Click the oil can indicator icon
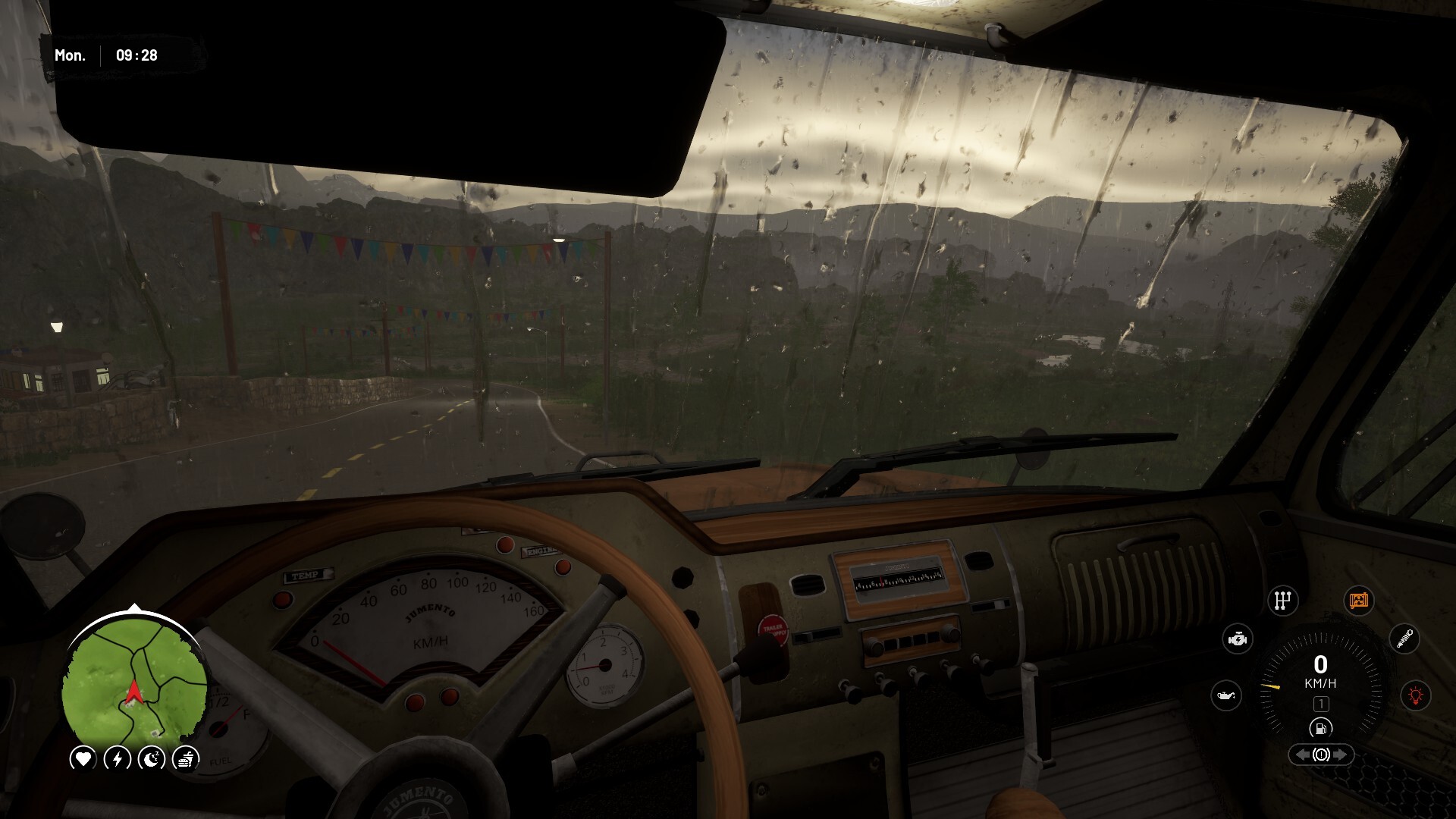 pyautogui.click(x=1226, y=695)
